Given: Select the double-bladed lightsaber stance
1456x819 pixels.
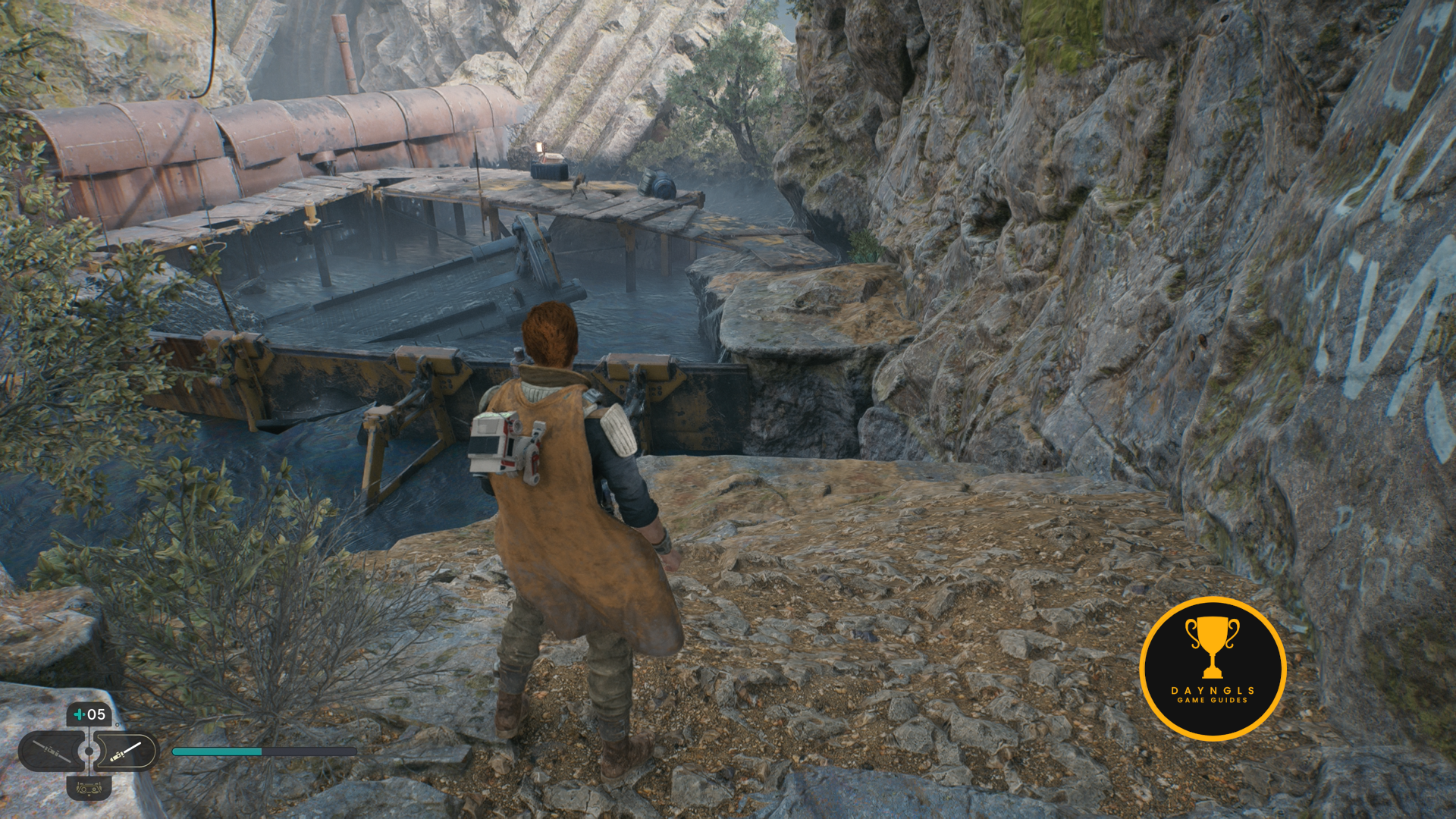Looking at the screenshot, I should click(x=50, y=752).
